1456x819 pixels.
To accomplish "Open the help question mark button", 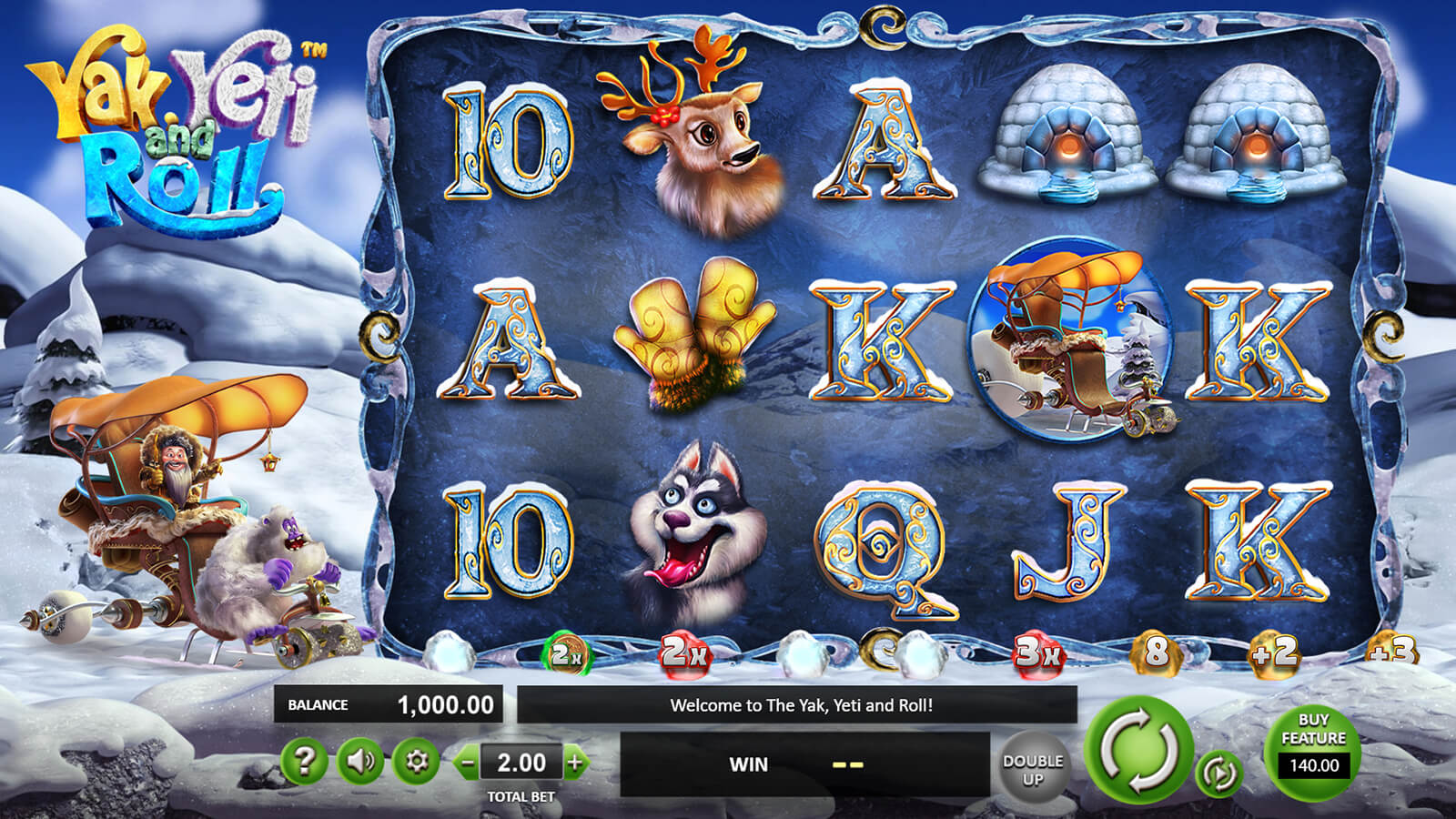I will point(304,761).
